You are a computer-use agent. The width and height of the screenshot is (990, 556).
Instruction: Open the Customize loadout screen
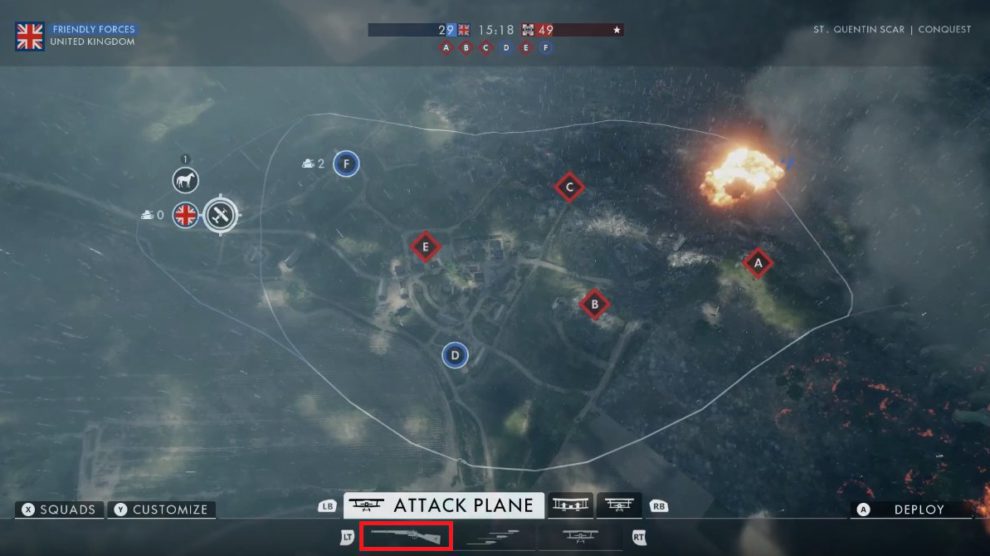coord(161,510)
